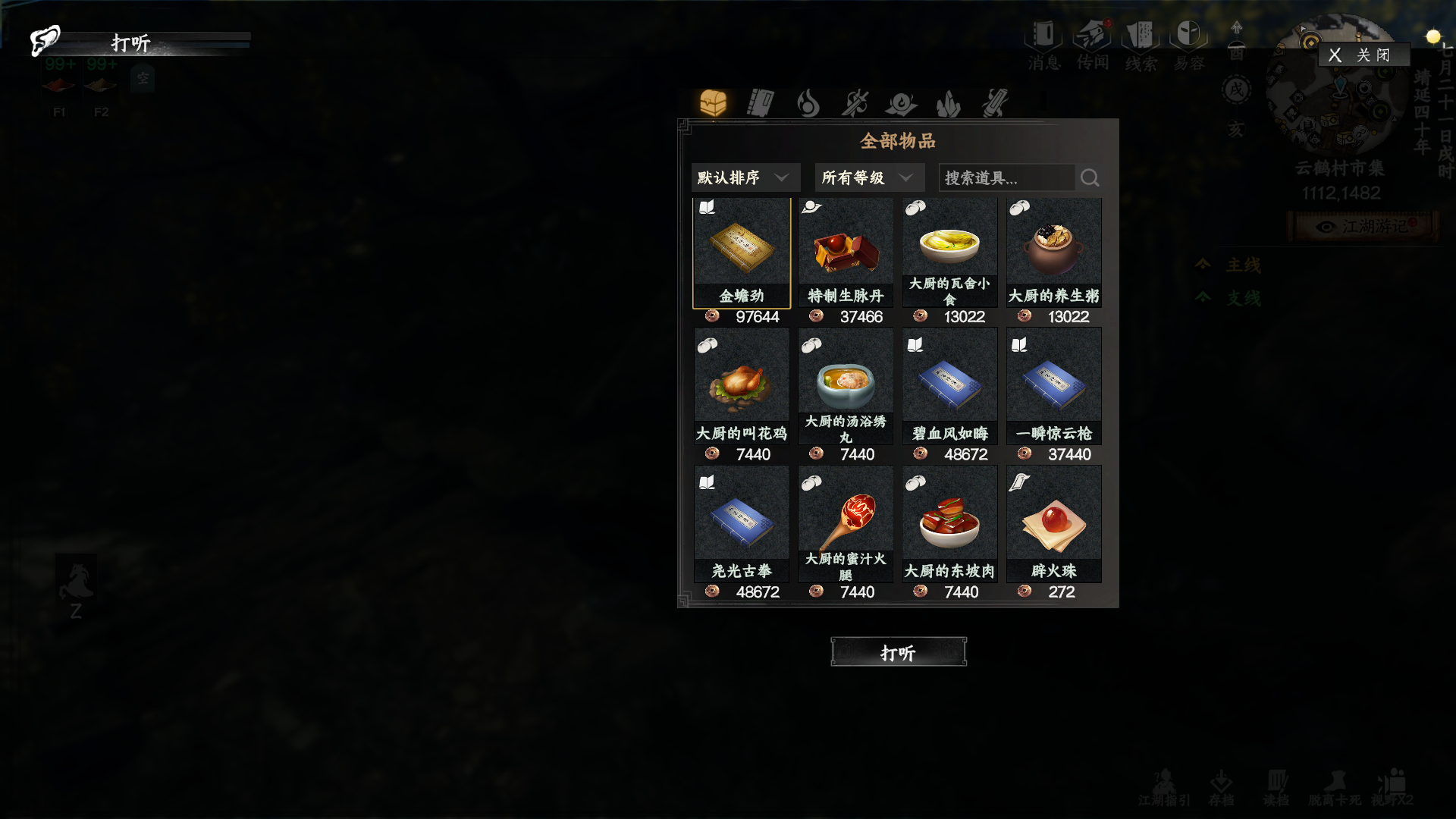The width and height of the screenshot is (1456, 819).
Task: Switch to the chest (全部物品) items tab
Action: click(x=714, y=103)
